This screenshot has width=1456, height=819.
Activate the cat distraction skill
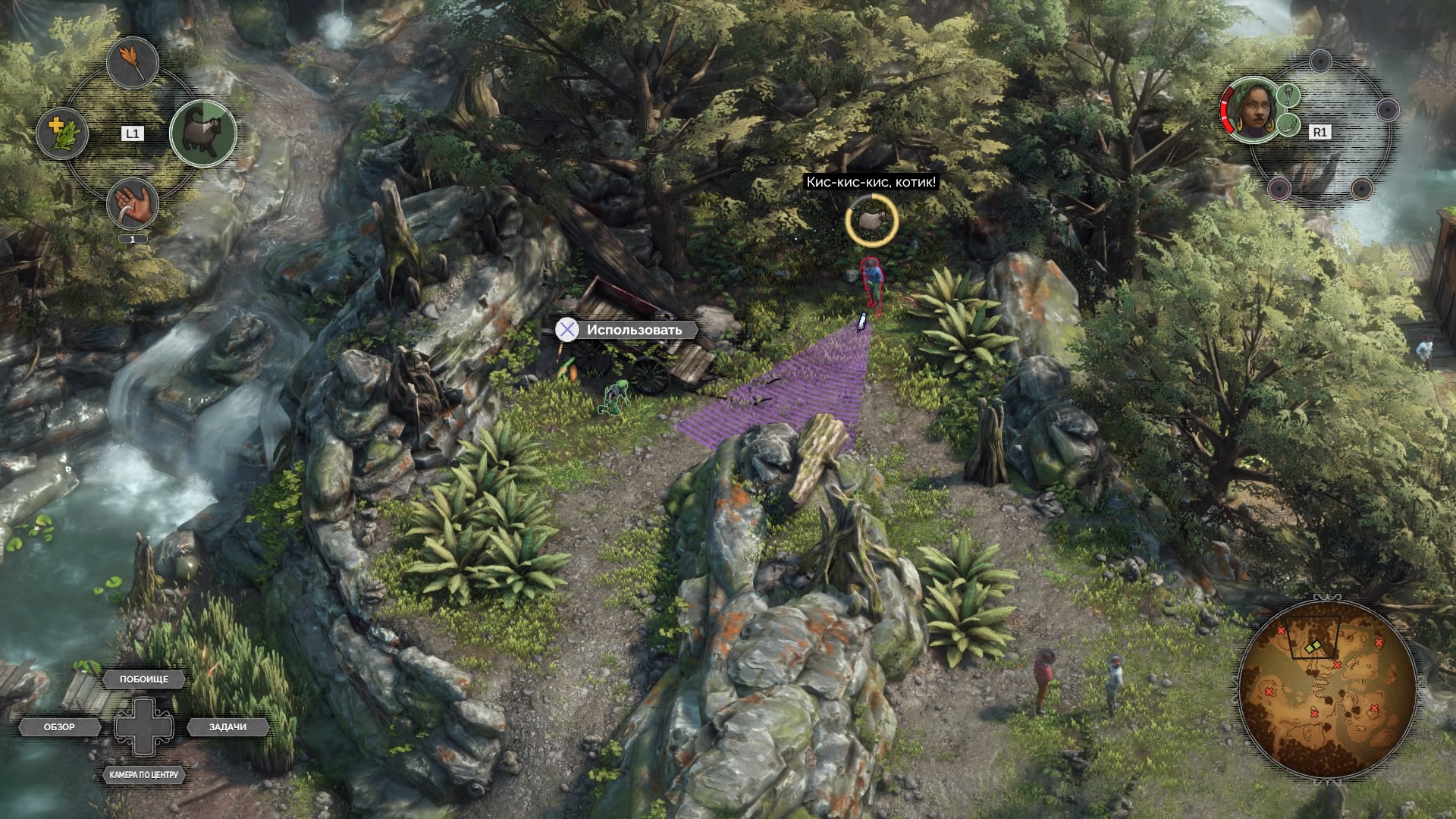pyautogui.click(x=202, y=133)
